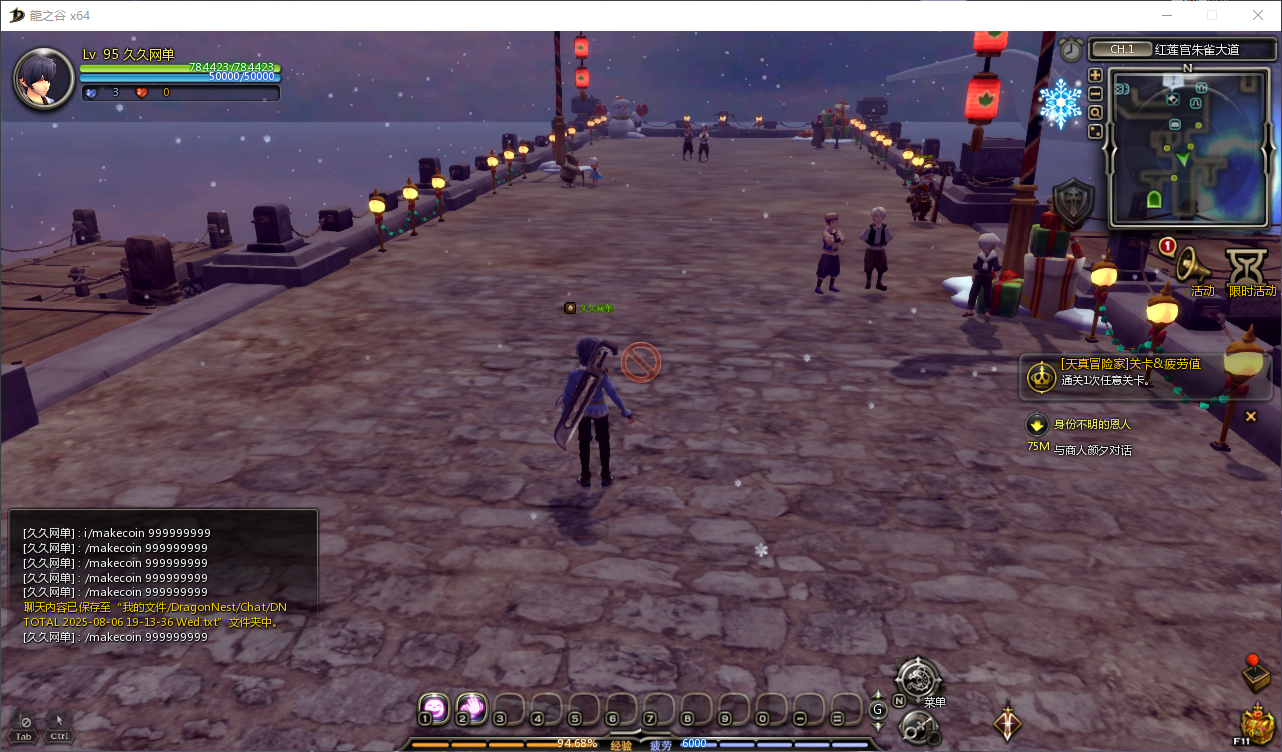Zoom out the minimap with minus button

(1095, 93)
